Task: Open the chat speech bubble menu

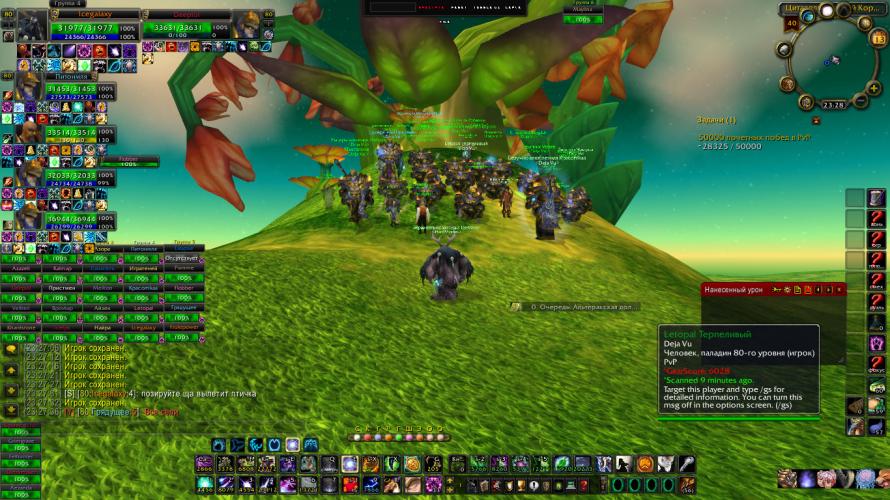Action: (11, 350)
